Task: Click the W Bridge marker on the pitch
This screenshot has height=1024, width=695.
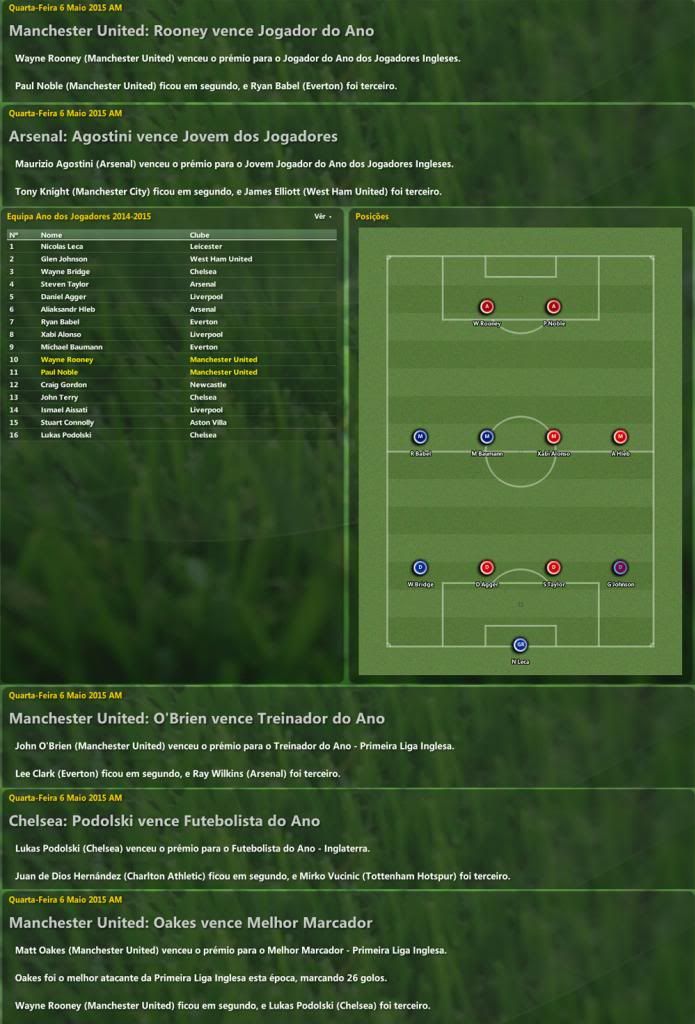Action: pos(420,568)
